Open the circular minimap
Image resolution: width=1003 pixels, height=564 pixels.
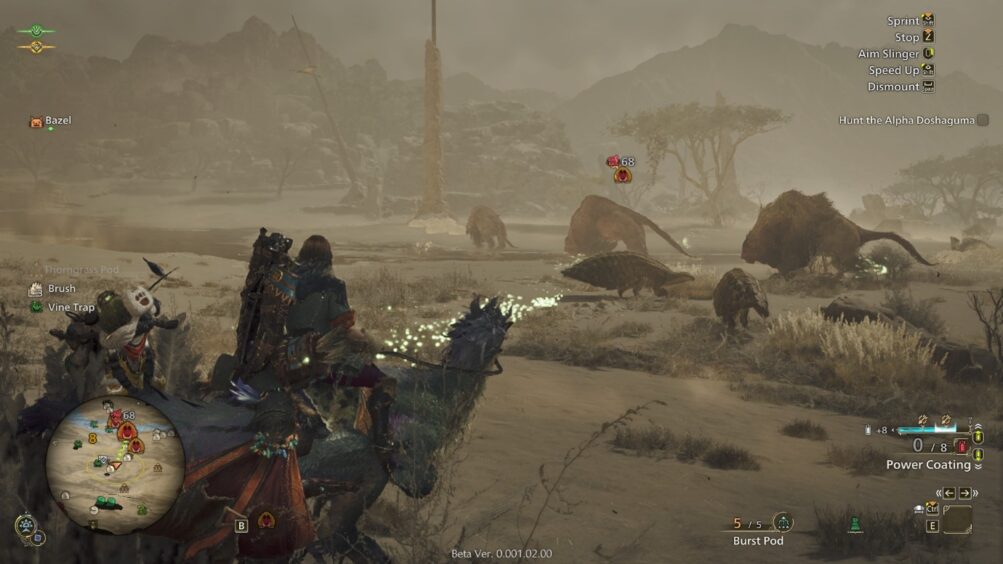pyautogui.click(x=115, y=464)
